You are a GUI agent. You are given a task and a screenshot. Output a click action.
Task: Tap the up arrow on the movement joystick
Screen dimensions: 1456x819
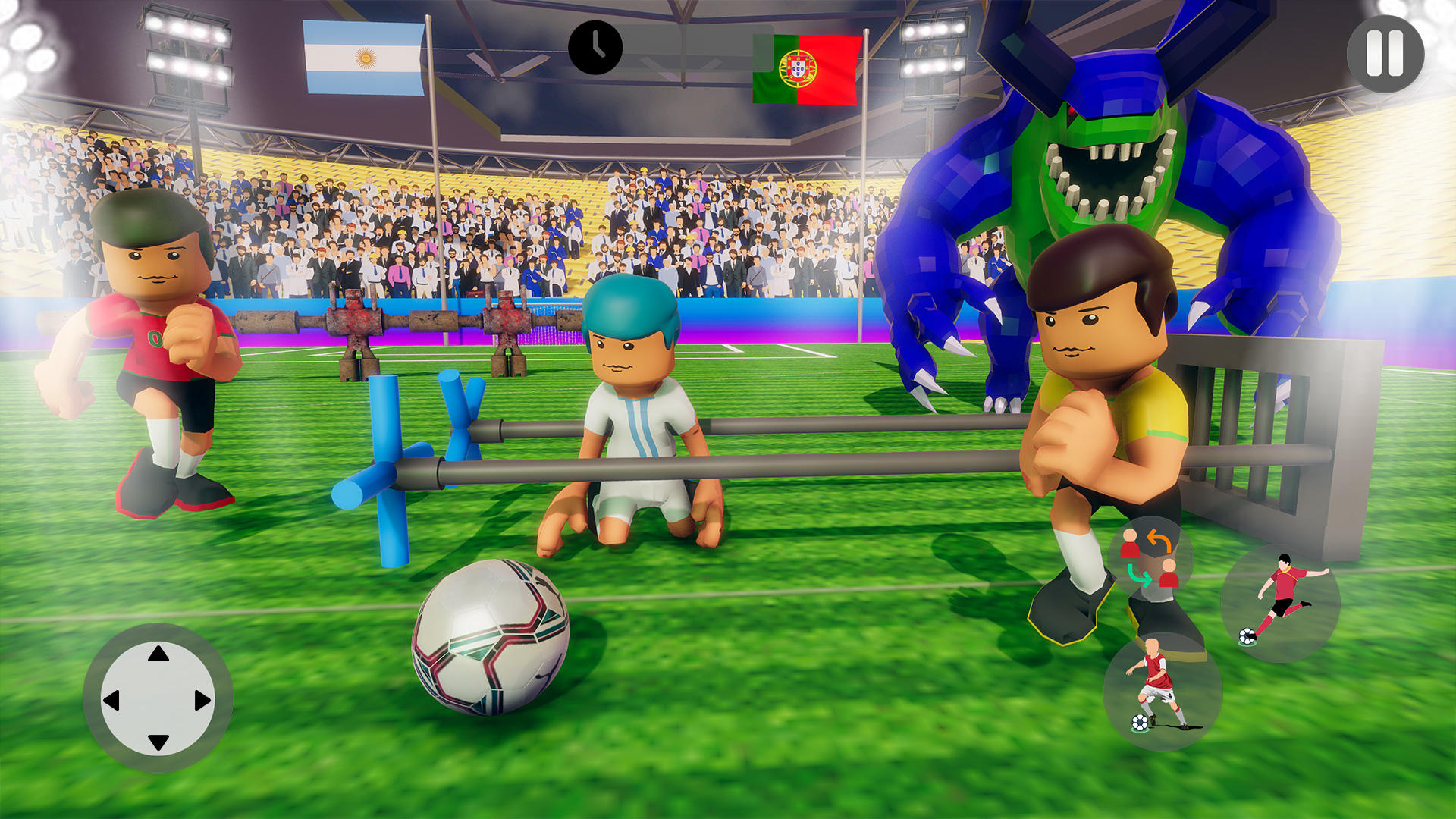coord(157,654)
